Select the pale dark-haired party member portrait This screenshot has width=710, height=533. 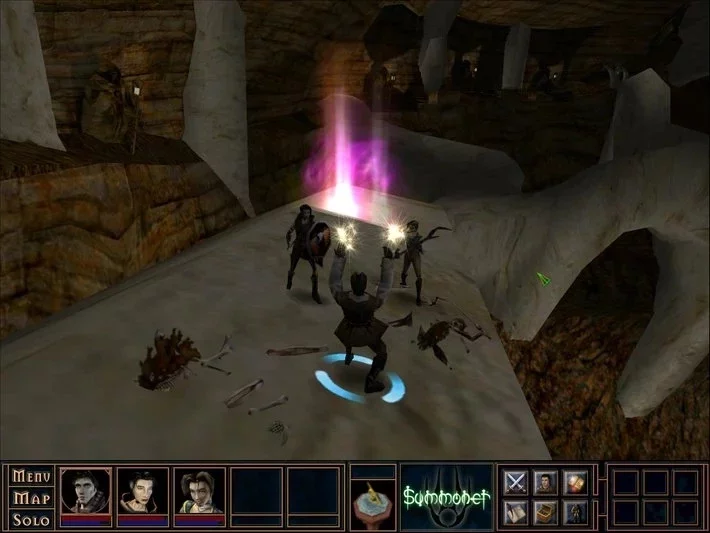[144, 491]
